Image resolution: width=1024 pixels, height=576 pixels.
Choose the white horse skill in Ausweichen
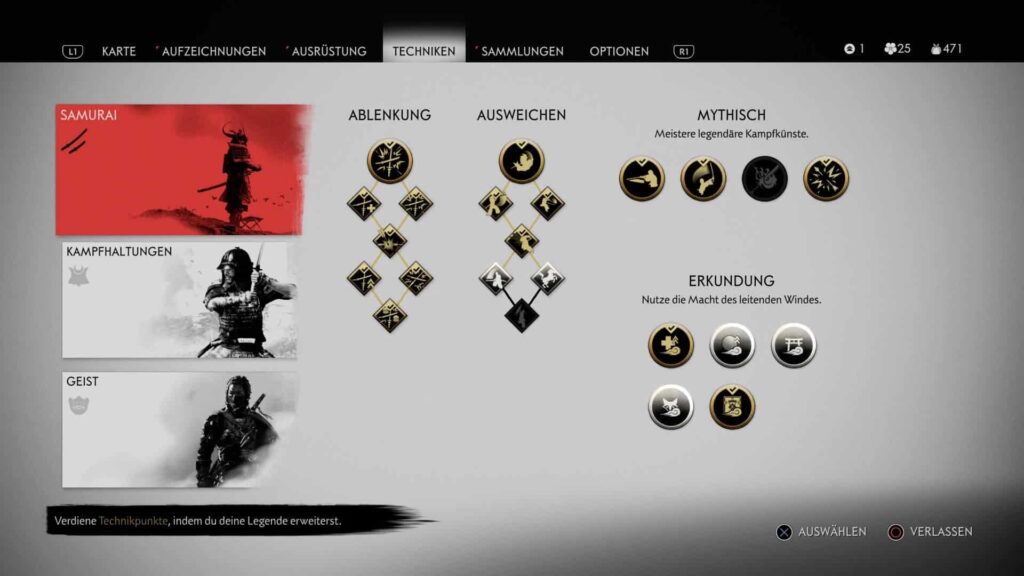(547, 278)
